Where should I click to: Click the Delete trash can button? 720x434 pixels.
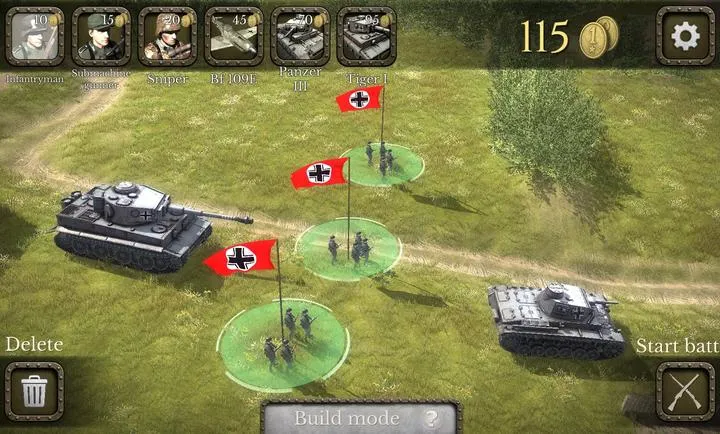tap(34, 390)
